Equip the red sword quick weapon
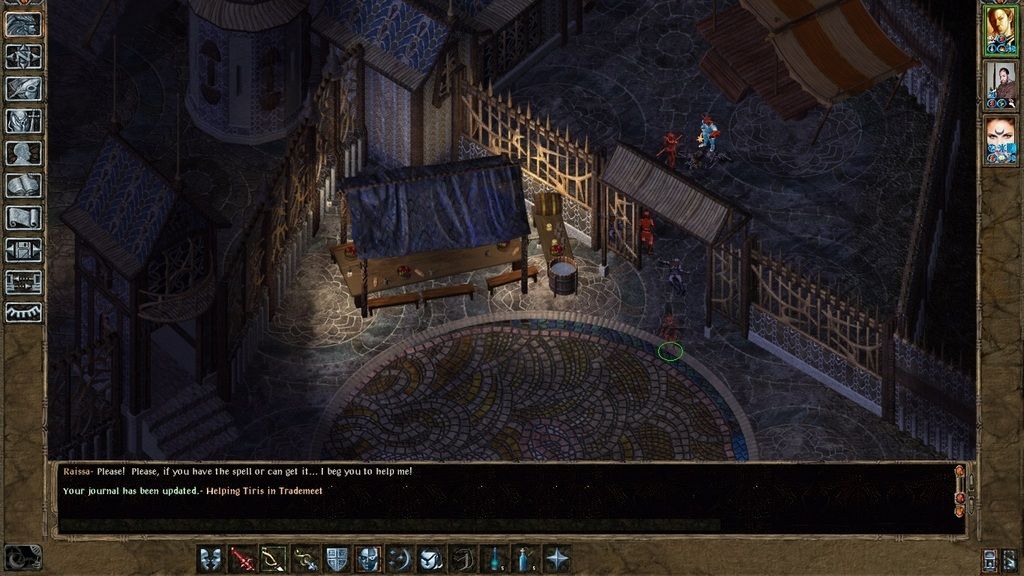1024x576 pixels. pos(243,559)
